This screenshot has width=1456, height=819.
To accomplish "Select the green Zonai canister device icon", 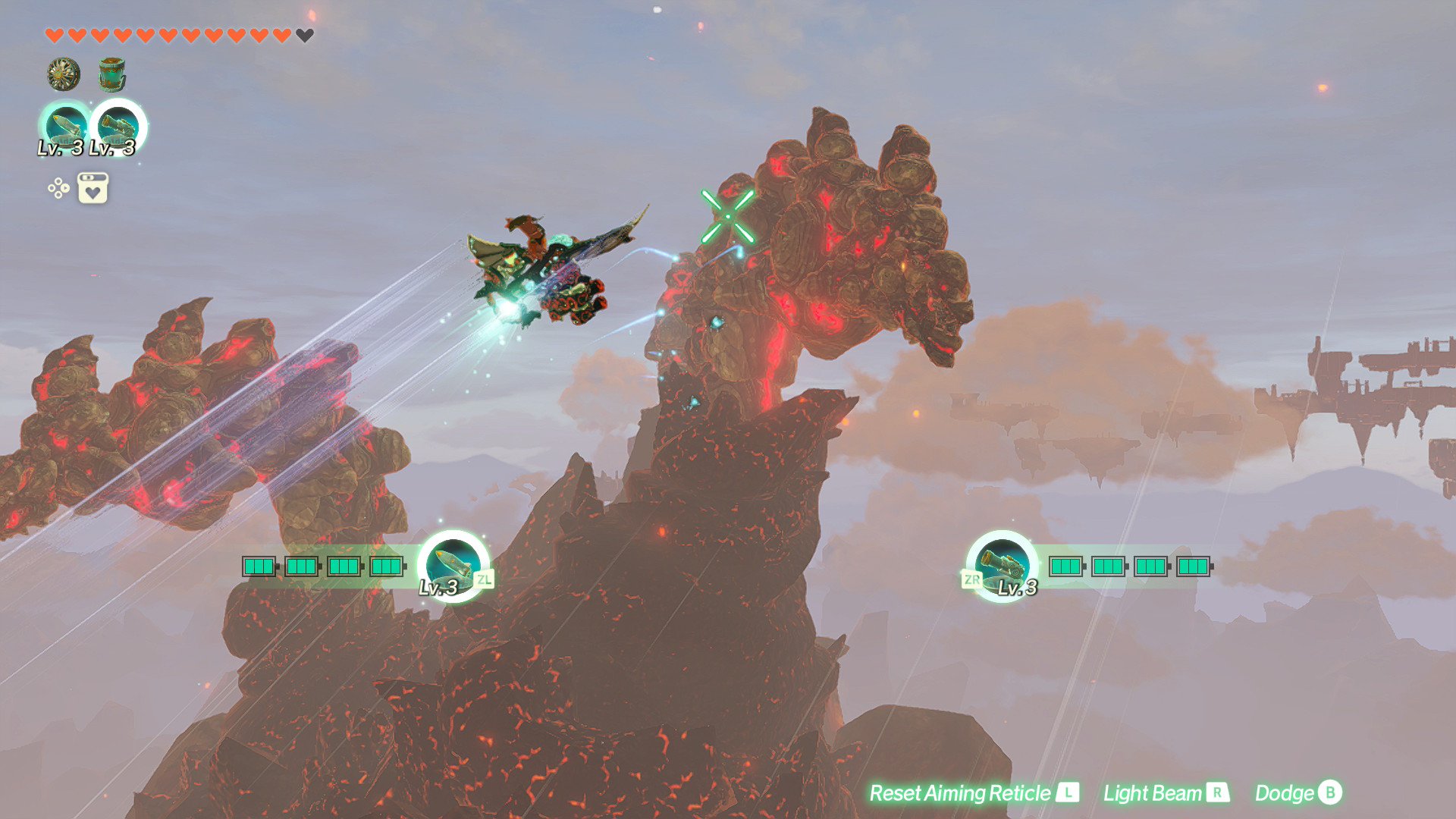I will 112,75.
